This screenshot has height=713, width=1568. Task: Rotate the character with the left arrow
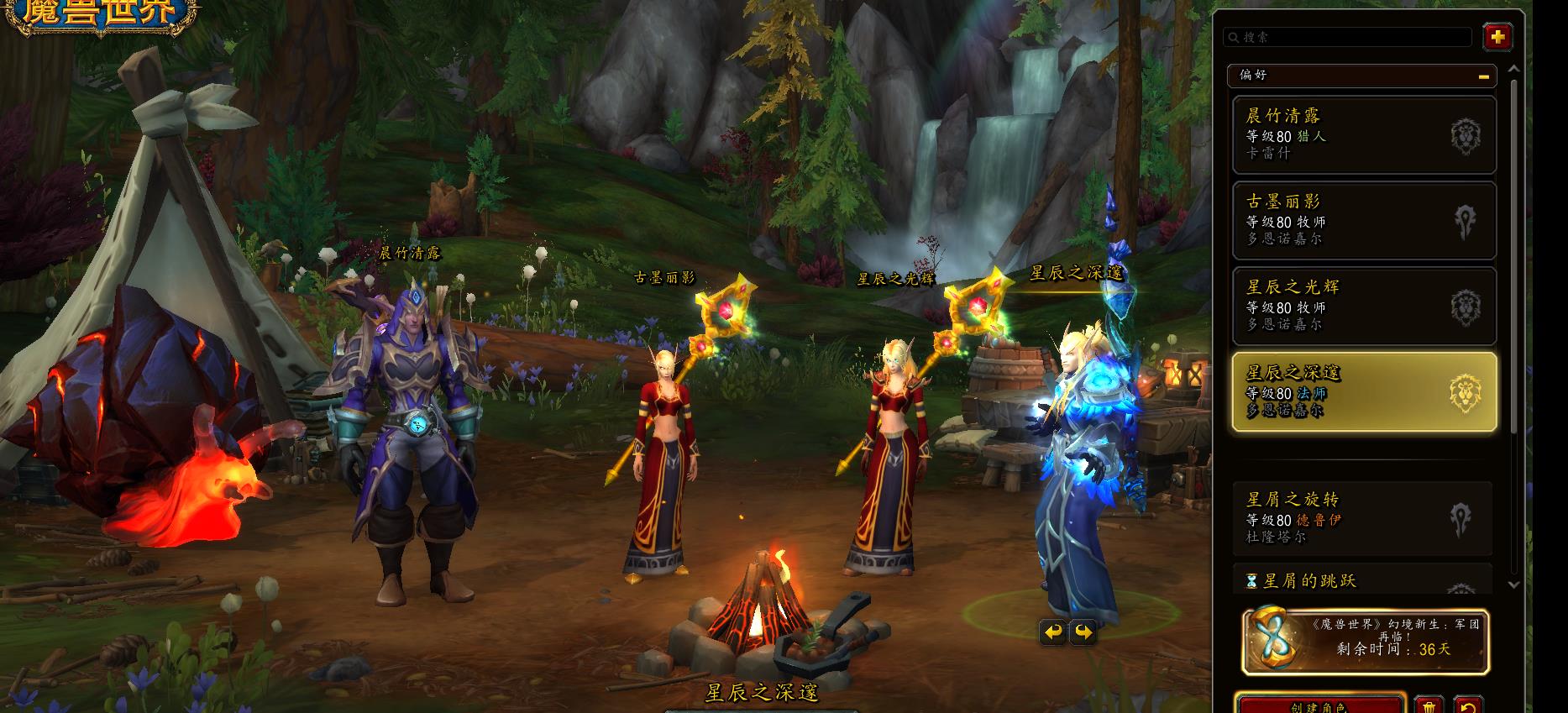[x=1051, y=632]
